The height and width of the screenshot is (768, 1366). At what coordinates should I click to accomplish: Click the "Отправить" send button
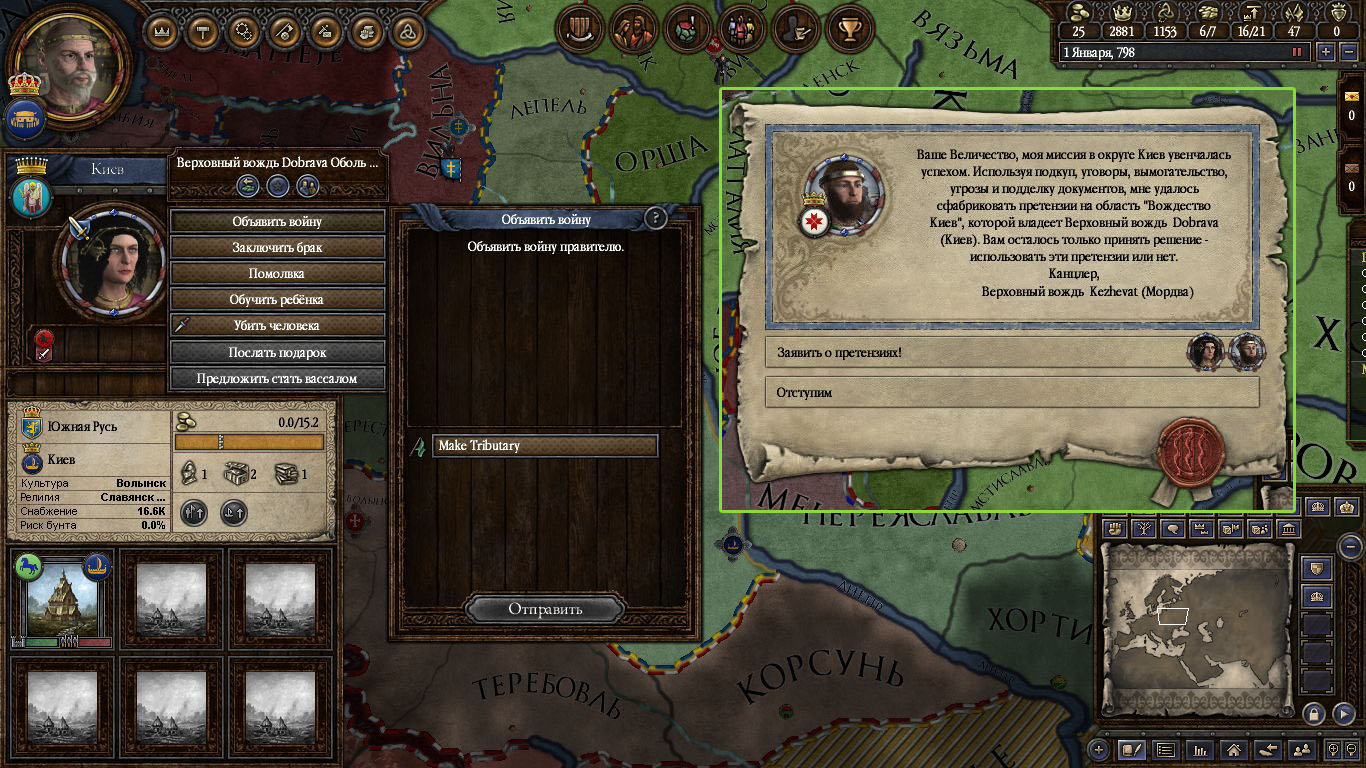[545, 609]
